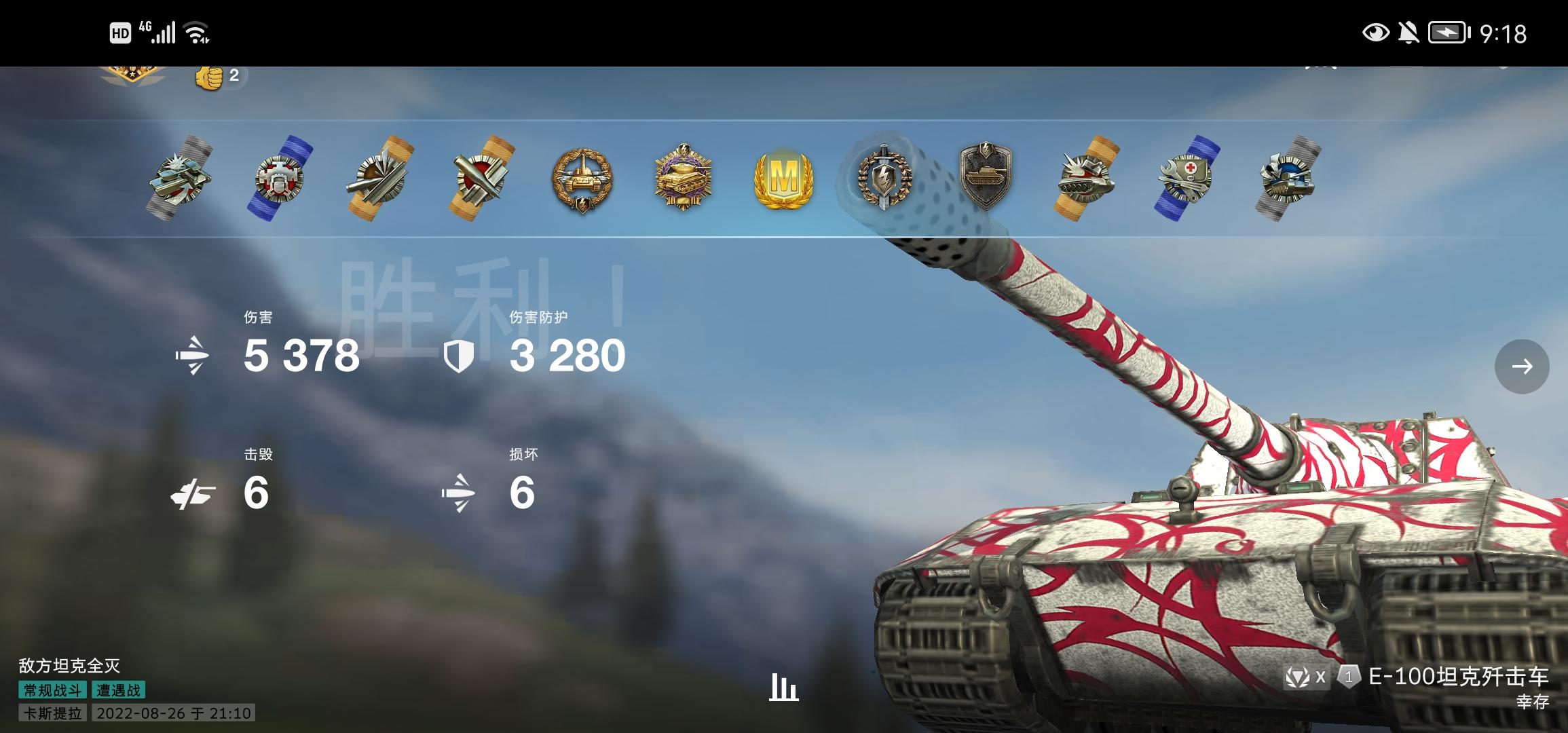Viewport: 1568px width, 733px height.
Task: Toggle the eye visibility indicator in status bar
Action: pos(1377,33)
